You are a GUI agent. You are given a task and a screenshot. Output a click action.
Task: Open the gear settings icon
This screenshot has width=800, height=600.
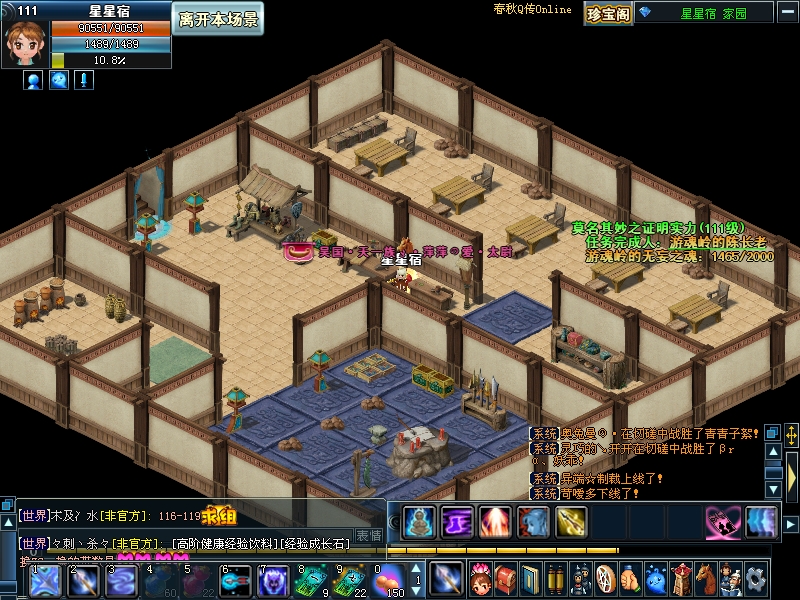(x=755, y=579)
